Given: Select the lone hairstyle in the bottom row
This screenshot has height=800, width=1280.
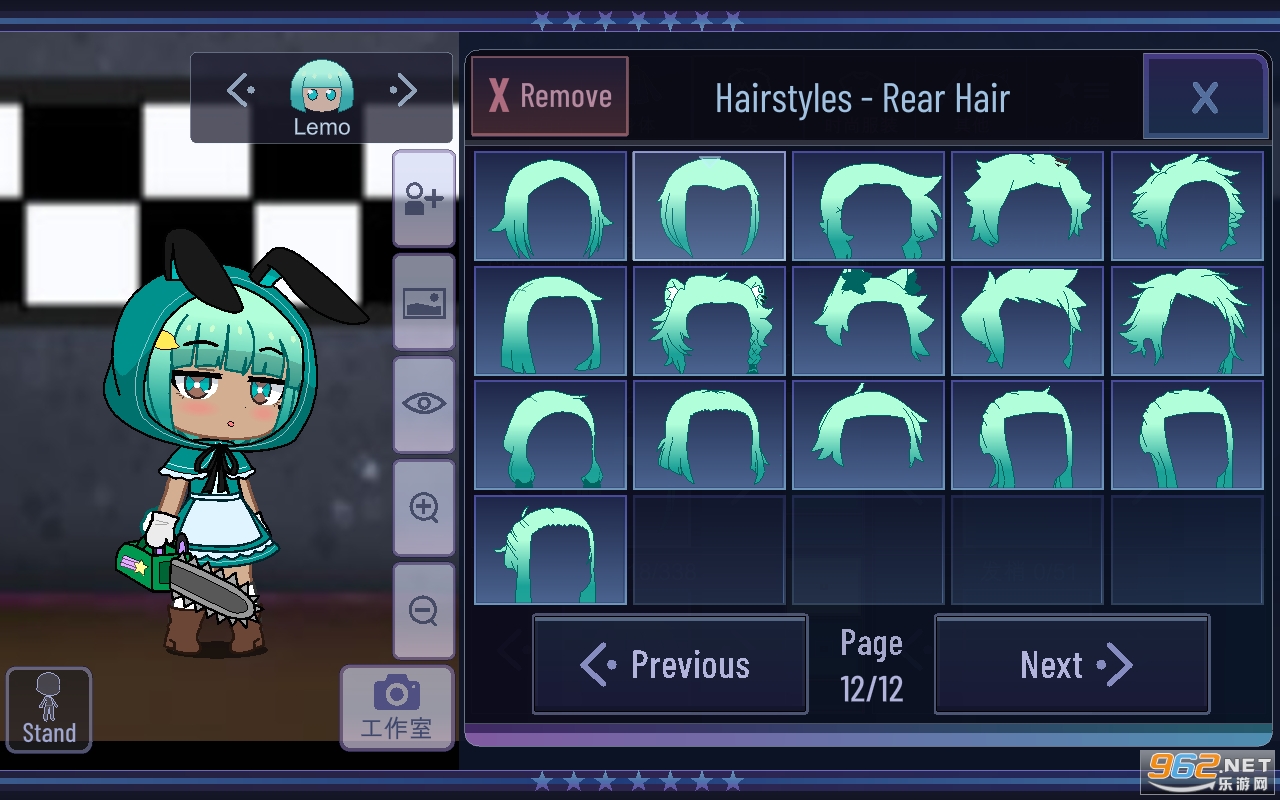Looking at the screenshot, I should (550, 550).
